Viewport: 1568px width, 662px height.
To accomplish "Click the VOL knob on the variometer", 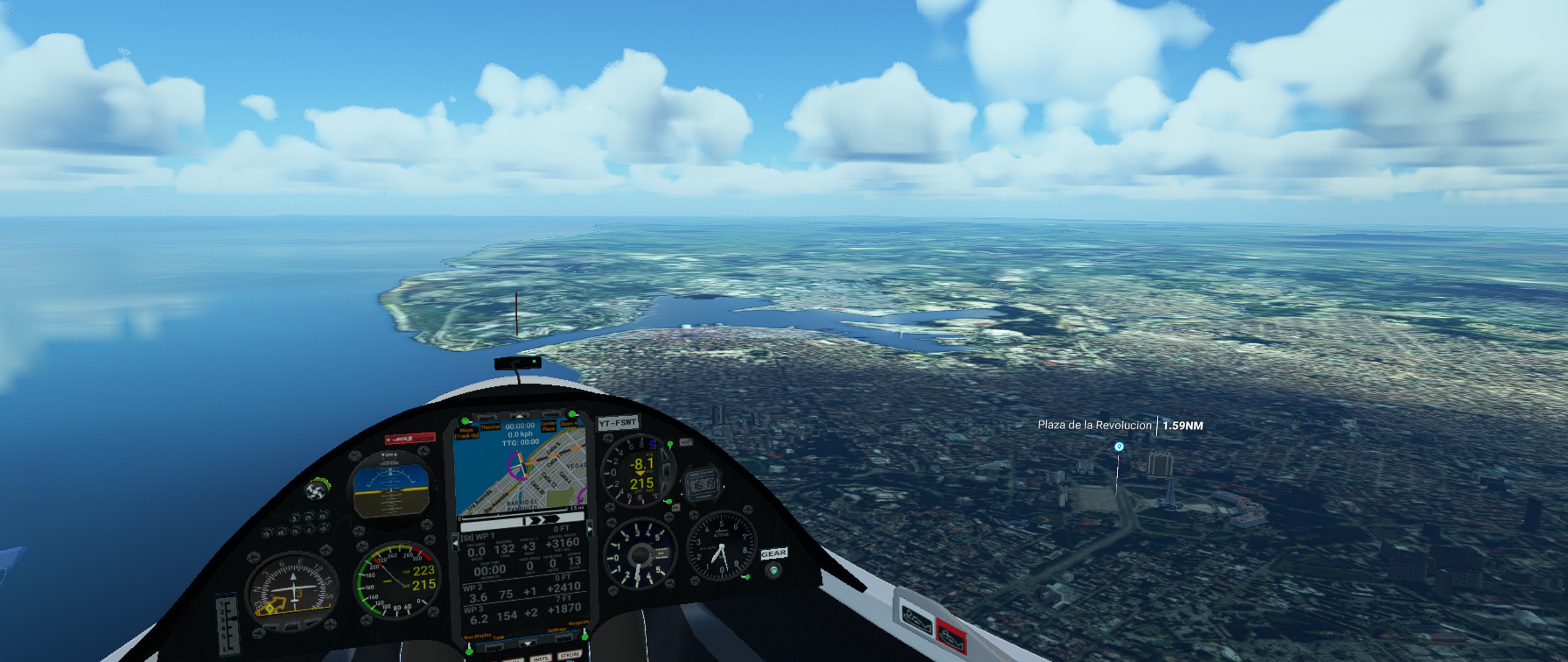I will click(685, 442).
